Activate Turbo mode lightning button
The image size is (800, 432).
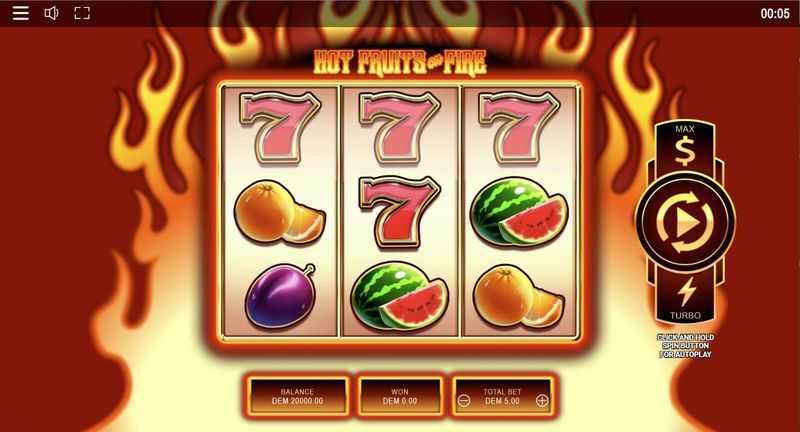tap(685, 293)
